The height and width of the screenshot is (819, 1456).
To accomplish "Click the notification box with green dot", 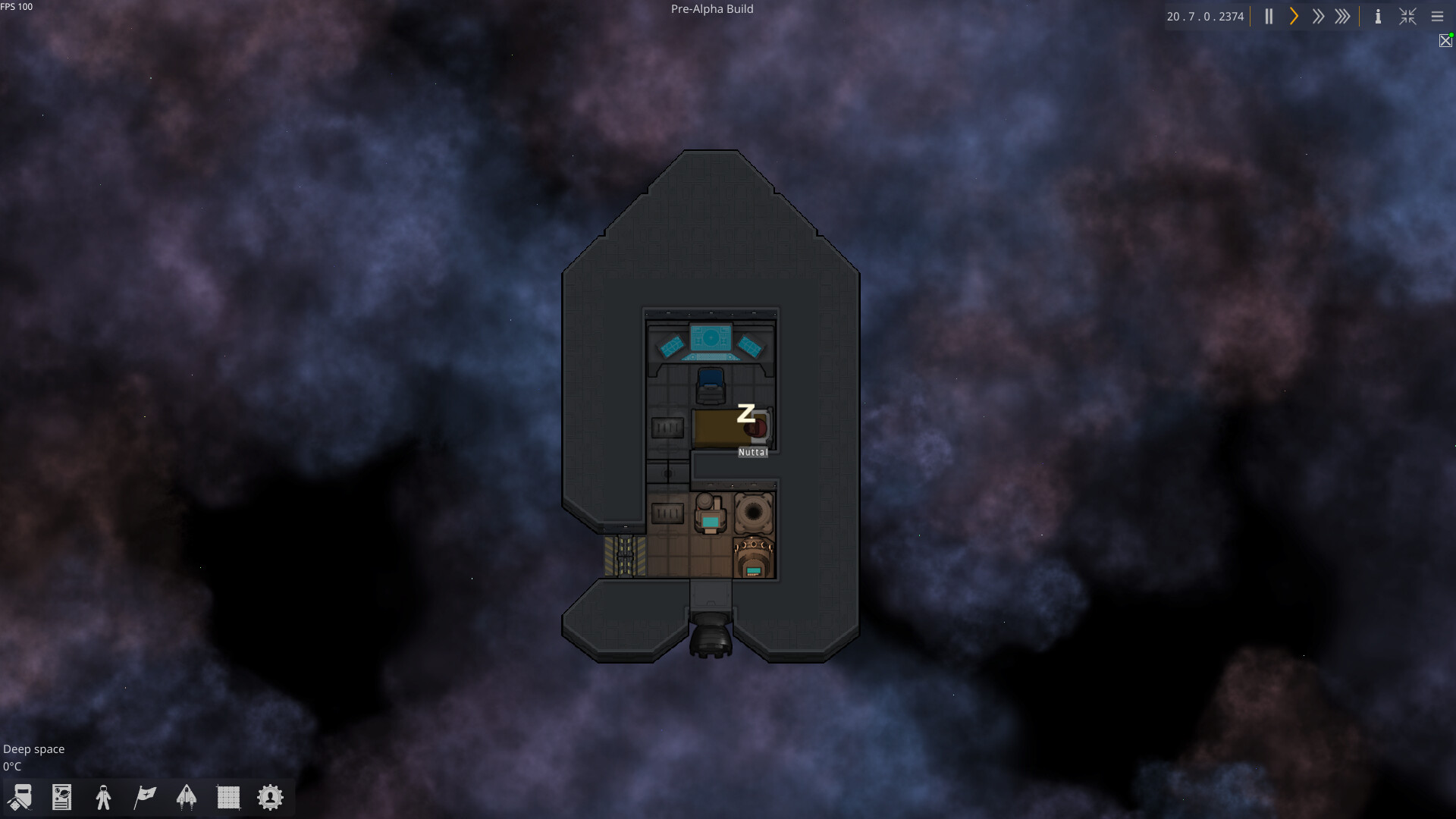I will tap(1445, 41).
